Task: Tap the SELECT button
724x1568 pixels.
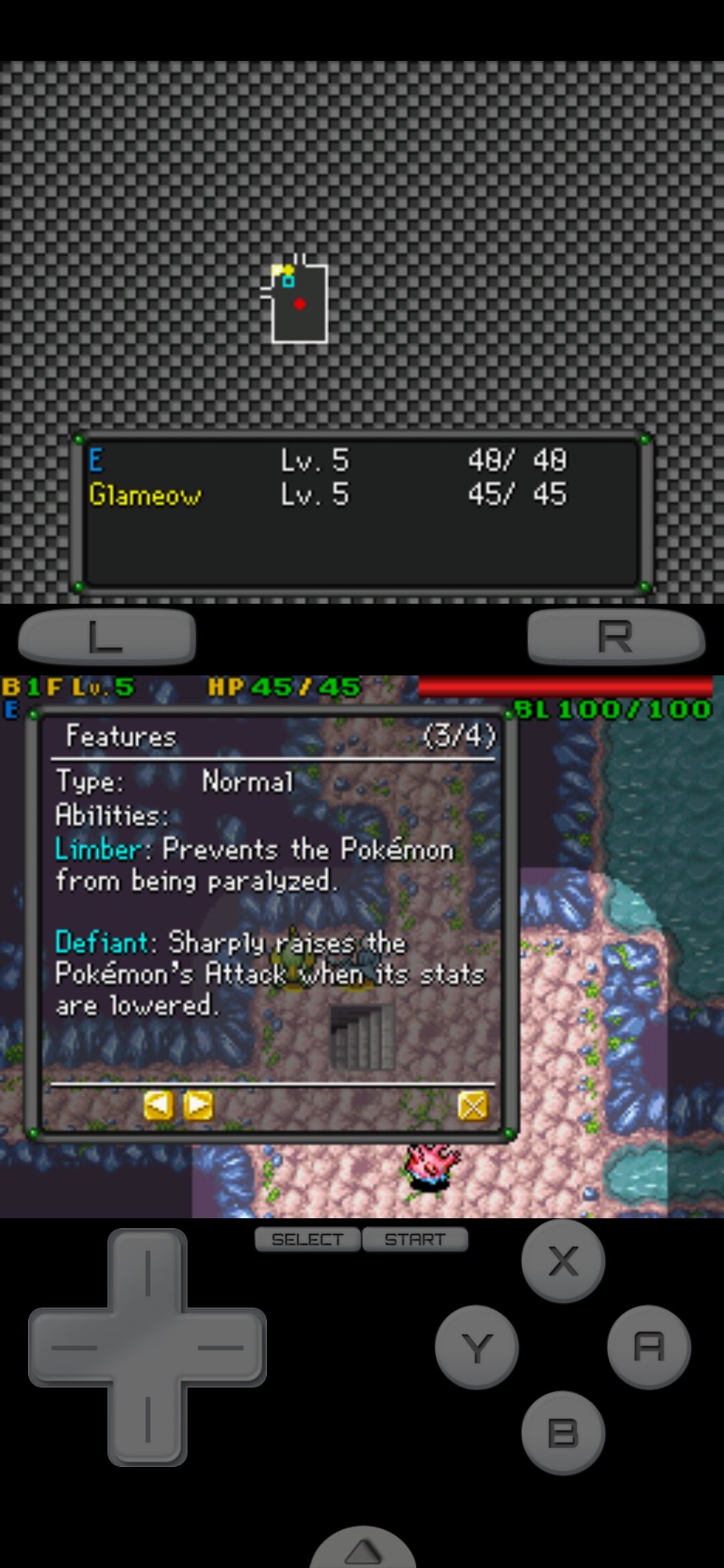Action: coord(308,1240)
